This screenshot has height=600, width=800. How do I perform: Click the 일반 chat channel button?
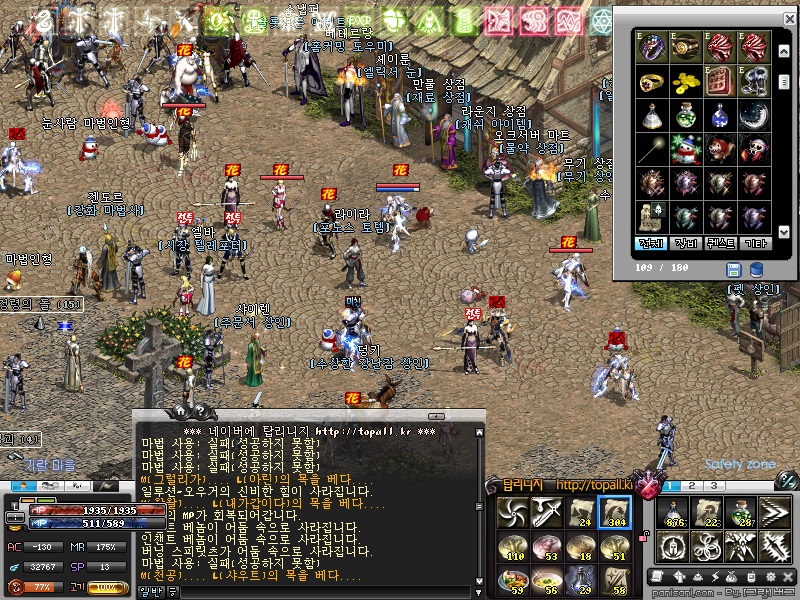coord(151,592)
